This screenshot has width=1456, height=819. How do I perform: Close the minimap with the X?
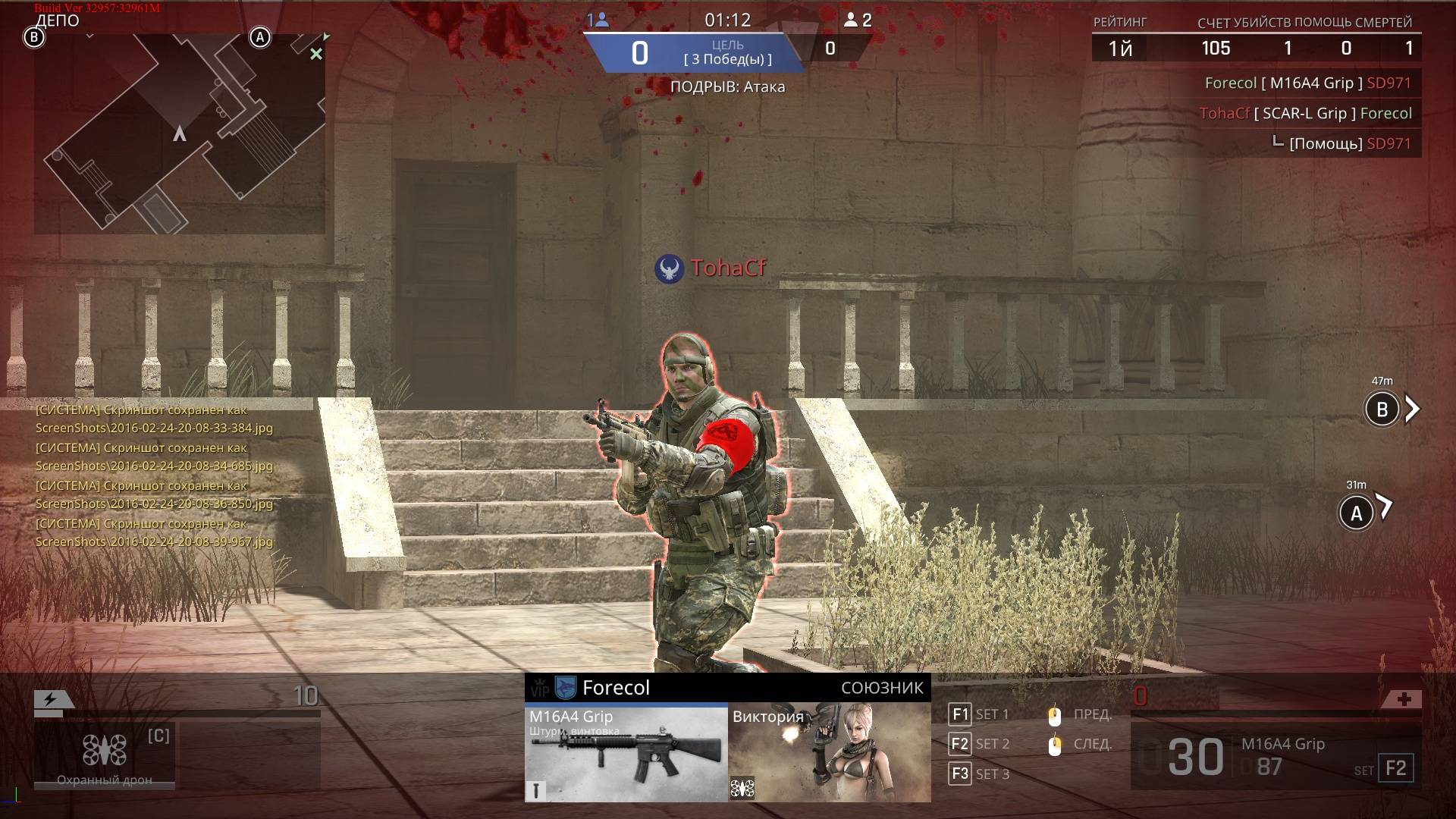pyautogui.click(x=316, y=54)
